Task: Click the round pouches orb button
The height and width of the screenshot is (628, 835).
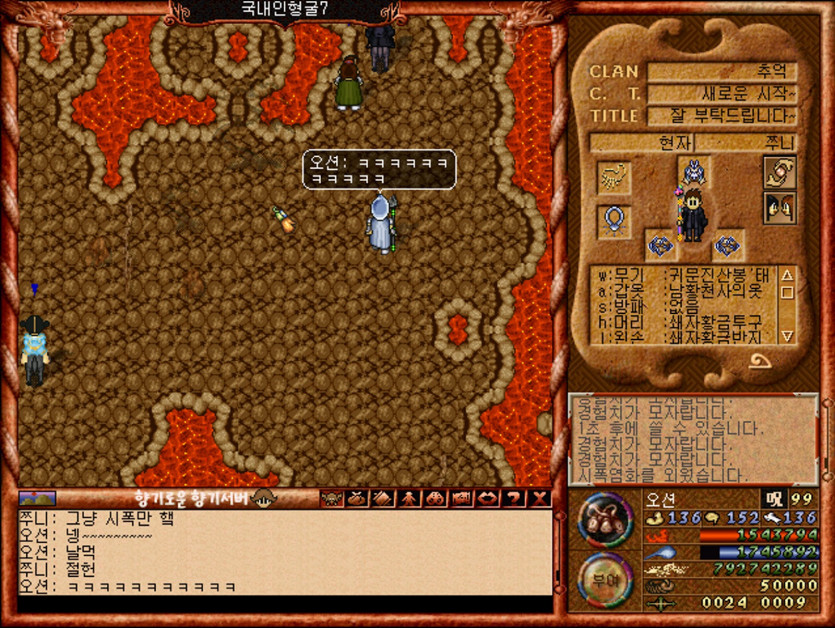Action: [x=604, y=520]
